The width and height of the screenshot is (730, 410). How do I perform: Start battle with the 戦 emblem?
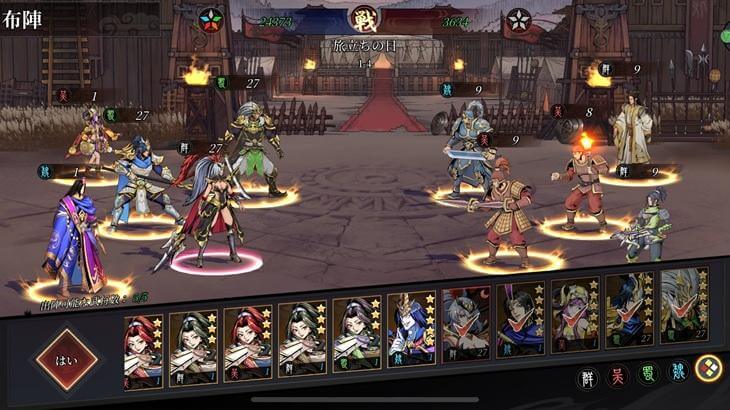point(365,19)
